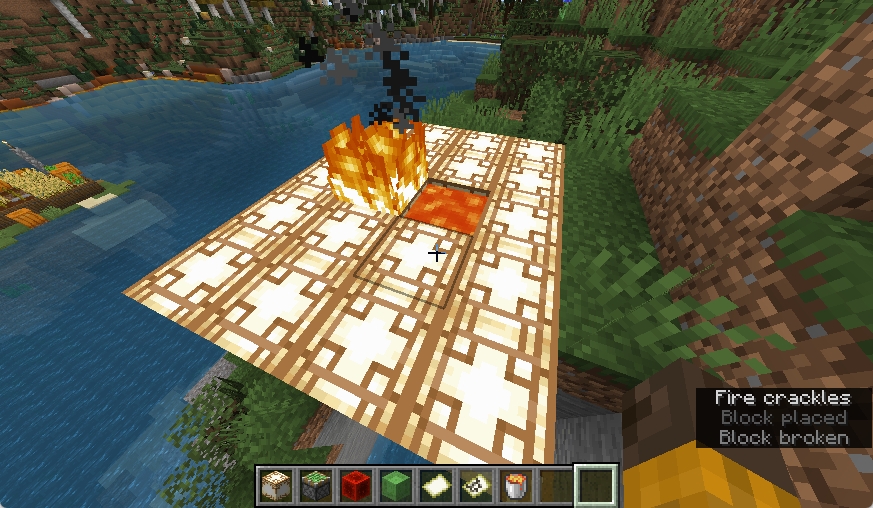The height and width of the screenshot is (508, 873).
Task: Select the cream-colored block hotbar slot
Action: (275, 486)
